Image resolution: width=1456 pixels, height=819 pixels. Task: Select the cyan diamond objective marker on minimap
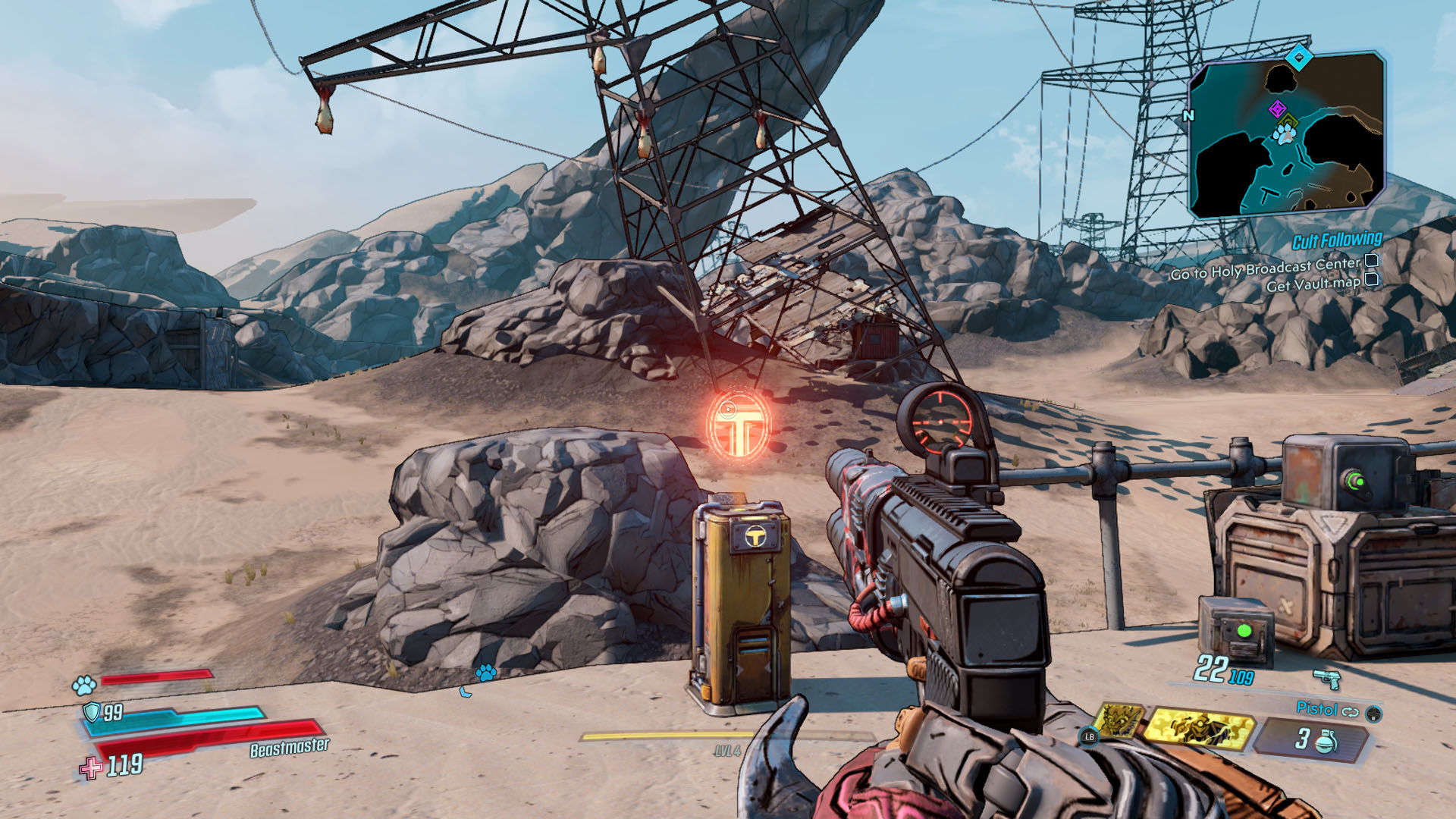tap(1299, 57)
